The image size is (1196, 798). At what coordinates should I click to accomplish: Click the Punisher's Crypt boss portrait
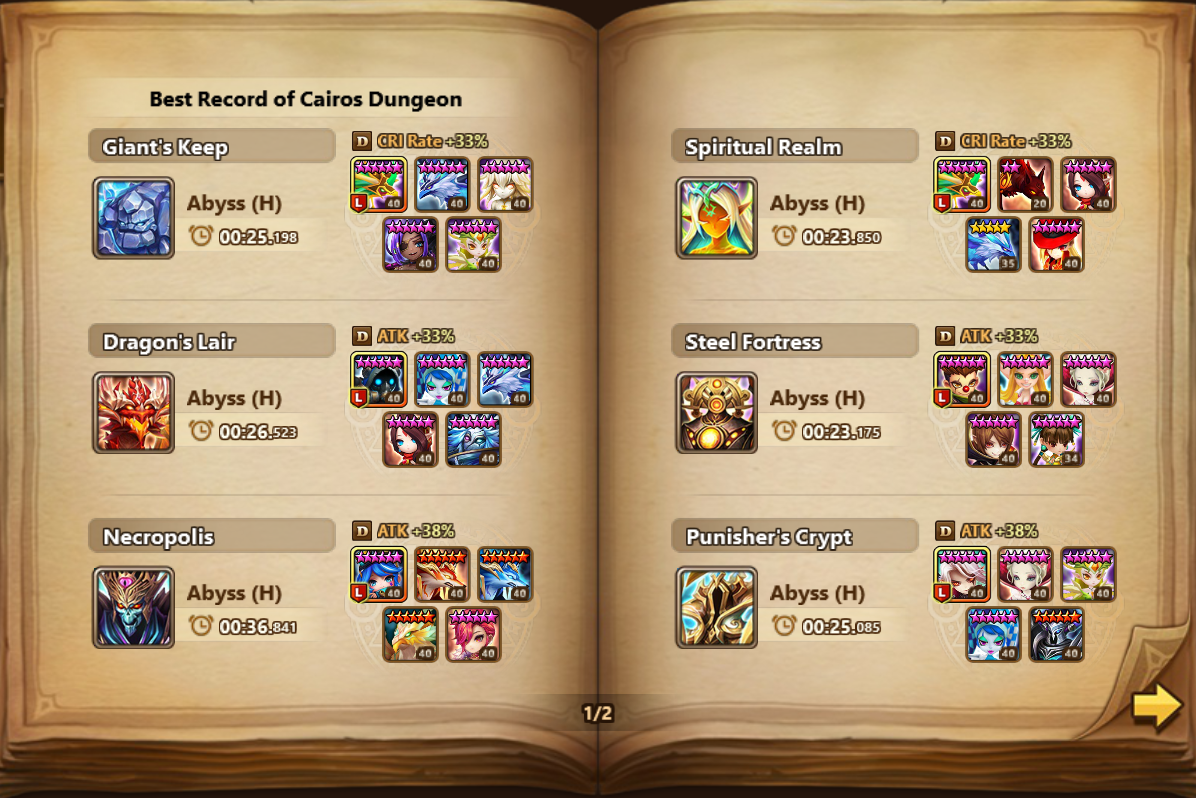716,608
